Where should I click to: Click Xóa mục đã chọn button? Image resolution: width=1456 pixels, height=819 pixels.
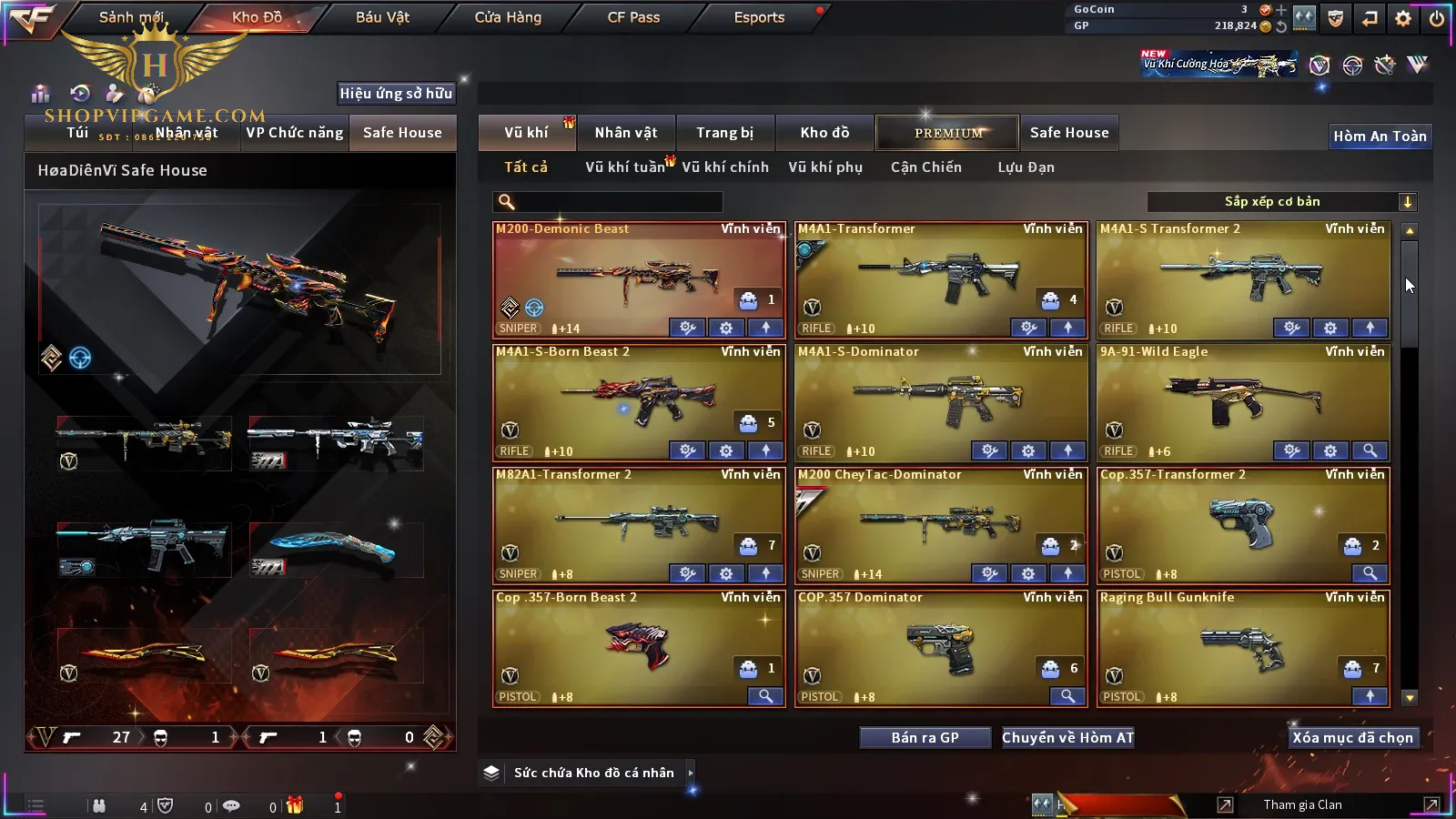point(1352,738)
